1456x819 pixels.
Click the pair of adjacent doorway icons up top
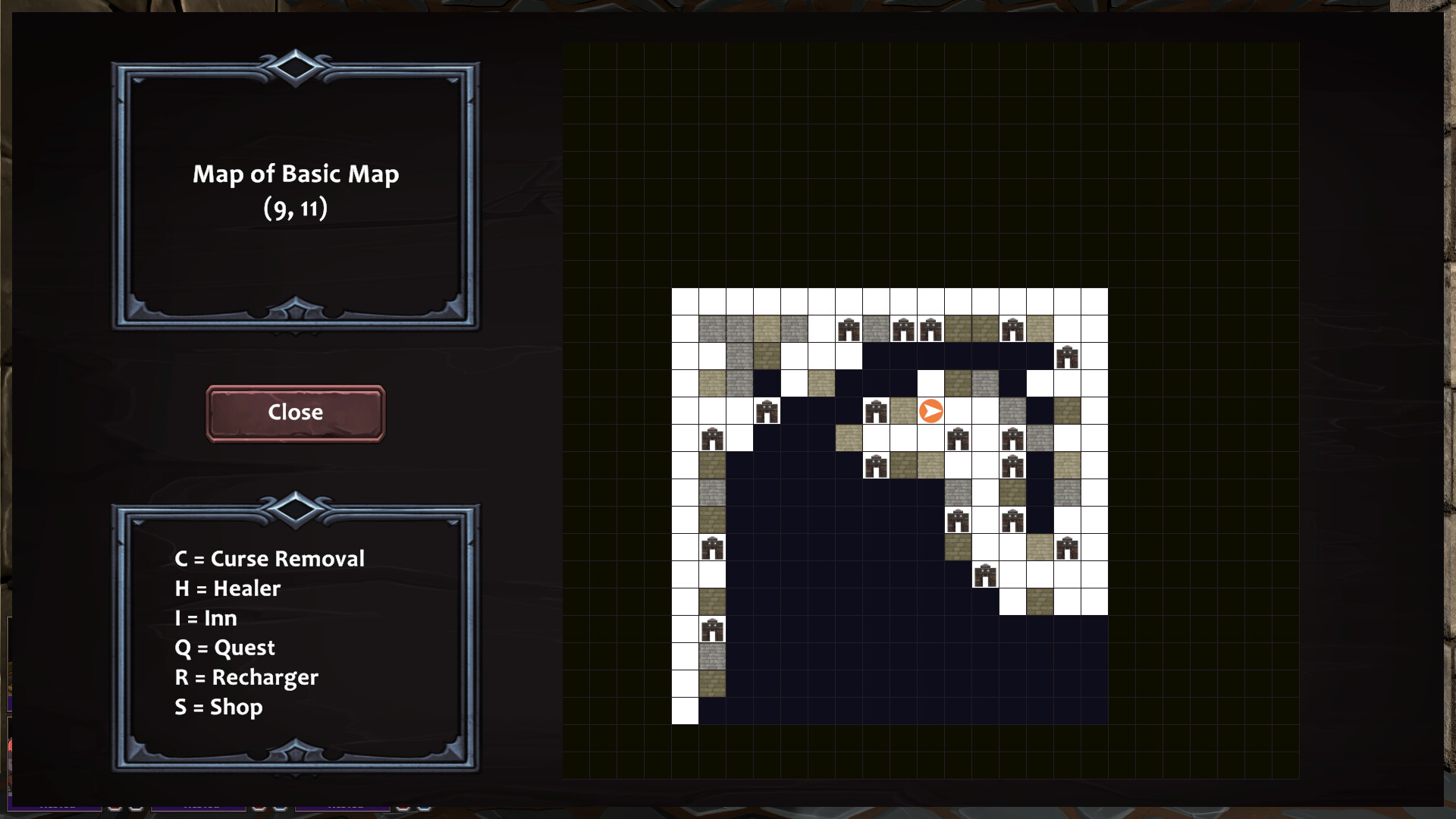pos(918,328)
